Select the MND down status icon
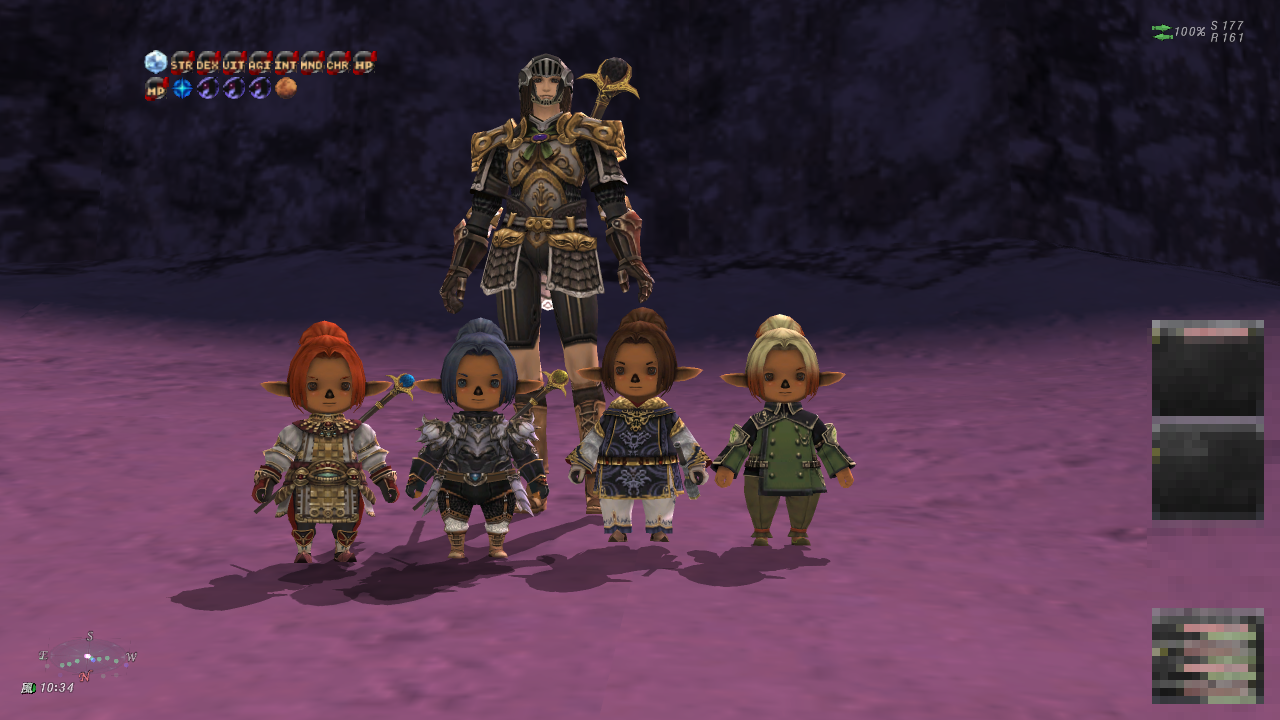Image resolution: width=1280 pixels, height=720 pixels. click(311, 63)
